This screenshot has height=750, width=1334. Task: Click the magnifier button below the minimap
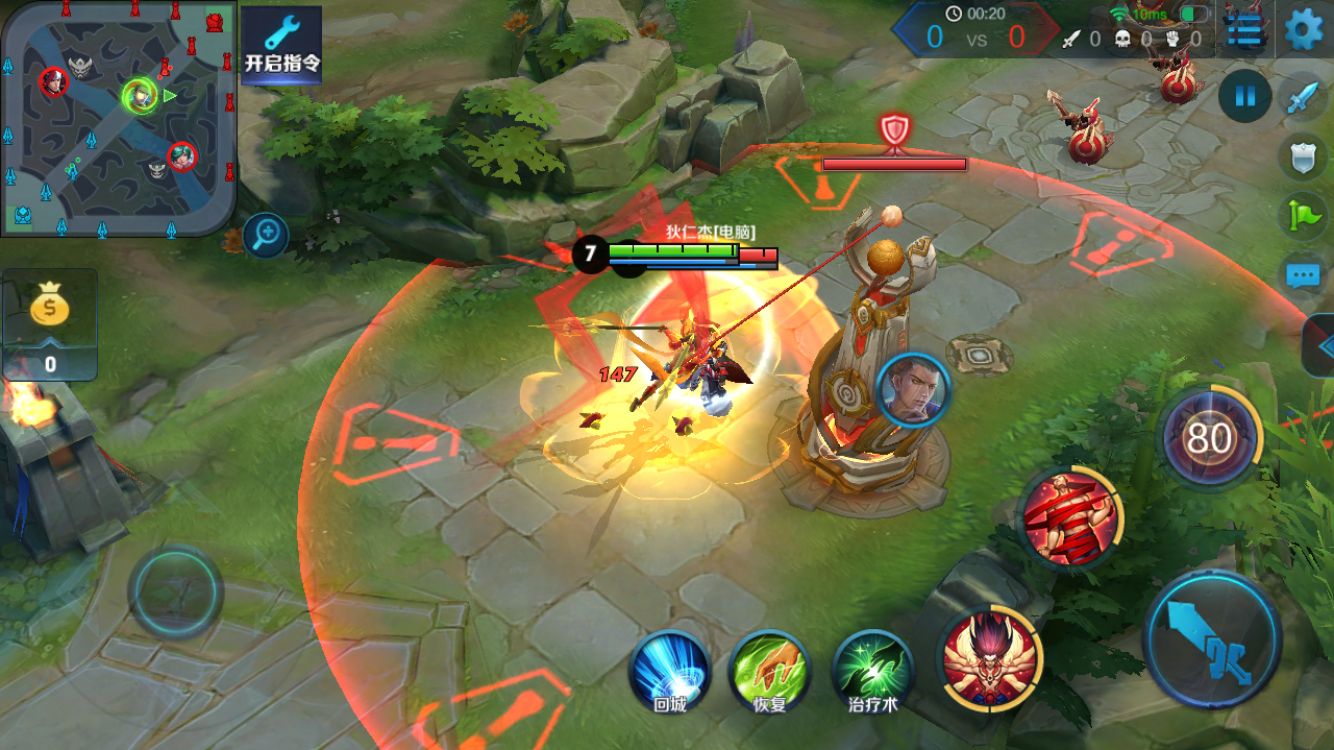[x=266, y=236]
